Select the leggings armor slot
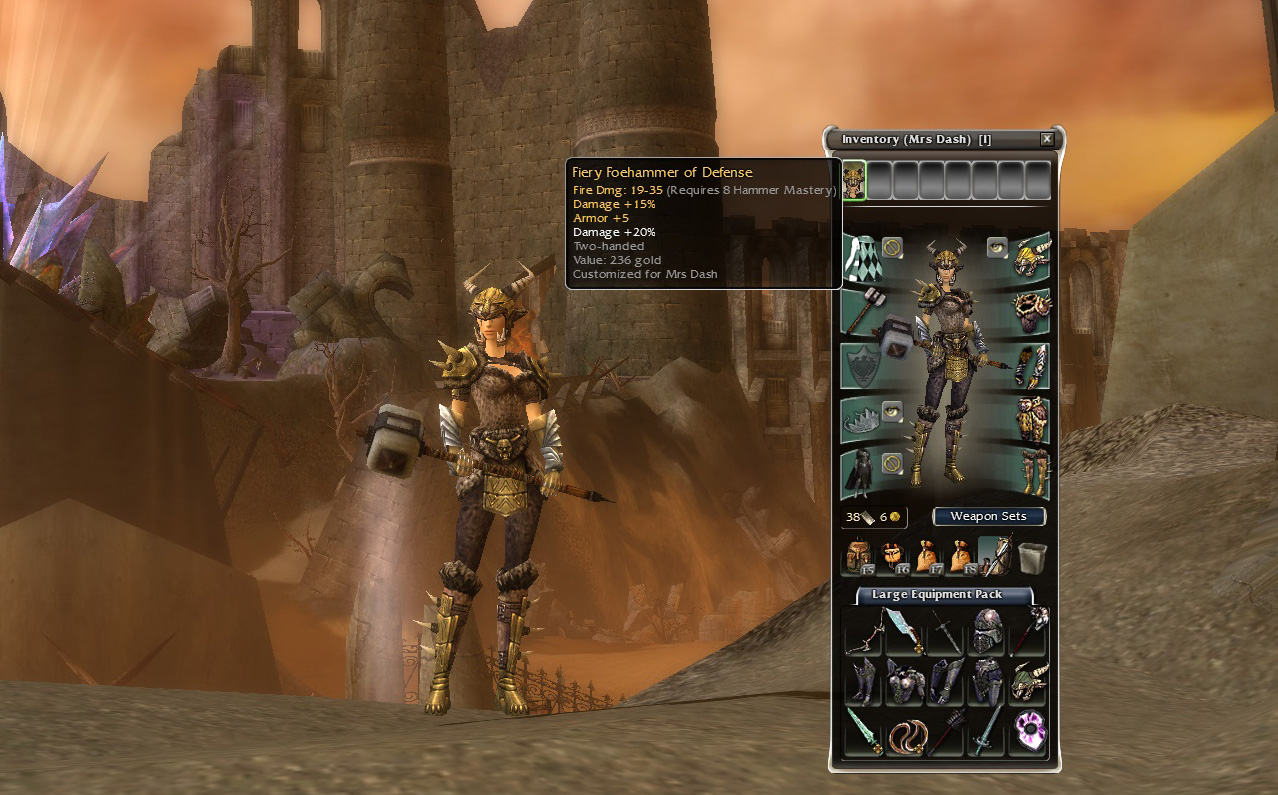 [1031, 420]
